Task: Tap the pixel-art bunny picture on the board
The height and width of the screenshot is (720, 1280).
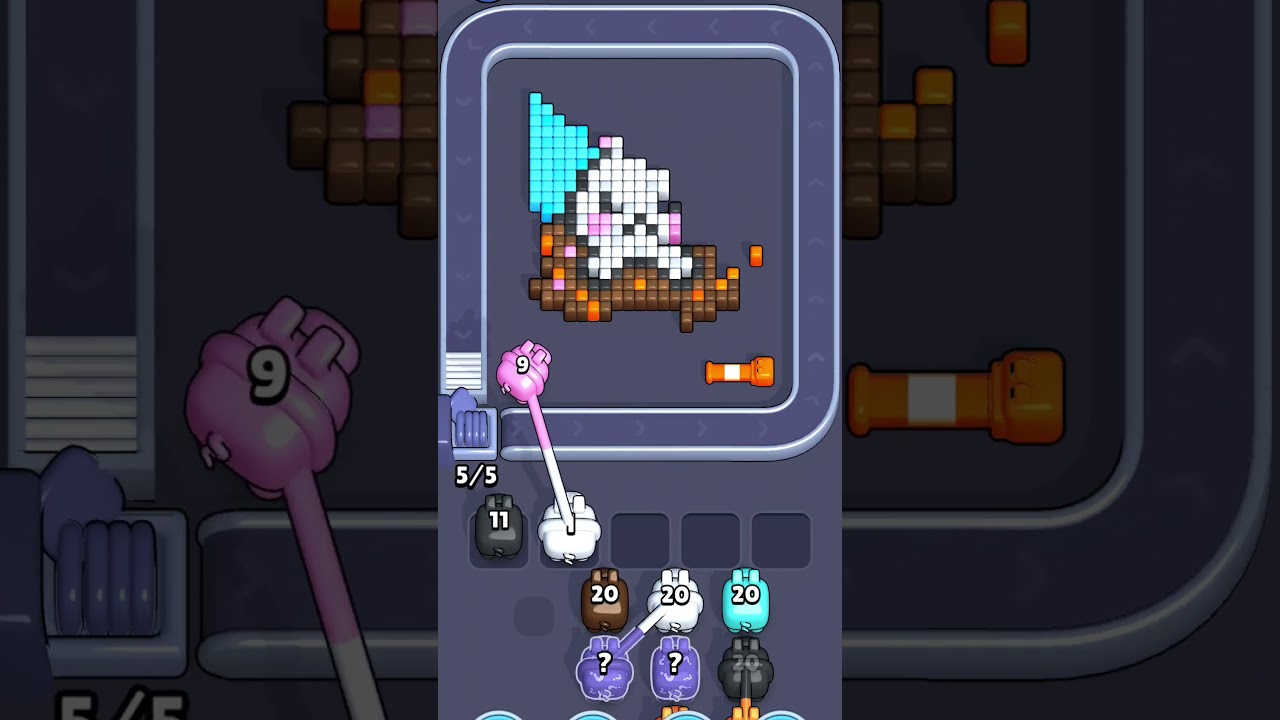Action: pos(626,210)
